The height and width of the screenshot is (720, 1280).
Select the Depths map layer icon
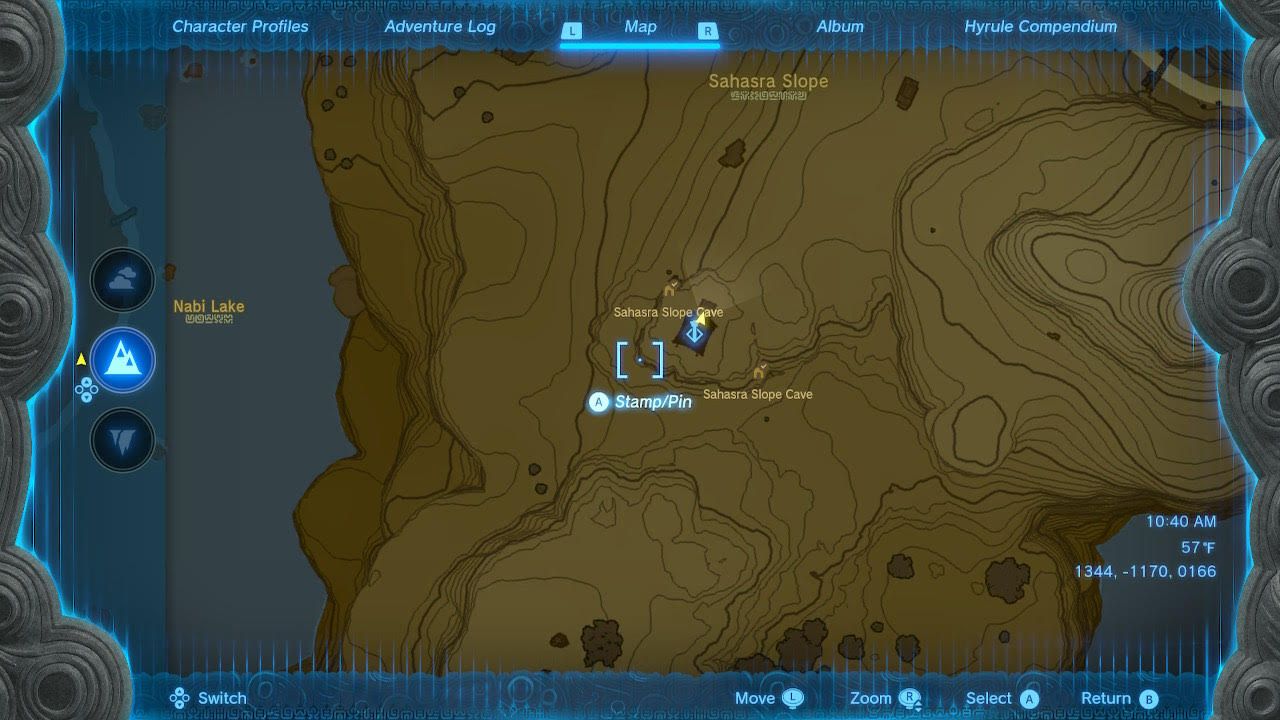point(122,441)
